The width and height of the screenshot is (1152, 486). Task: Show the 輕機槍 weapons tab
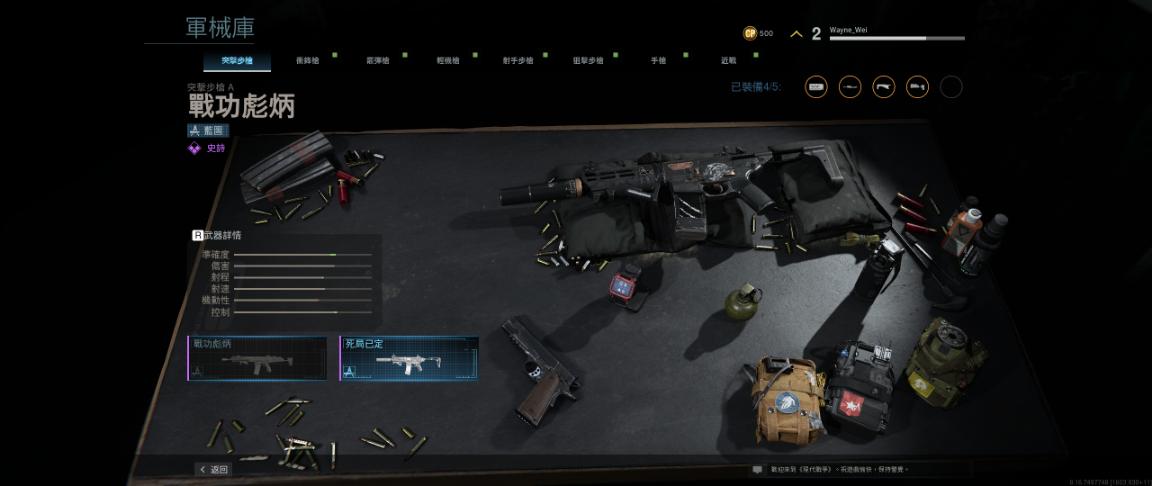click(x=448, y=61)
